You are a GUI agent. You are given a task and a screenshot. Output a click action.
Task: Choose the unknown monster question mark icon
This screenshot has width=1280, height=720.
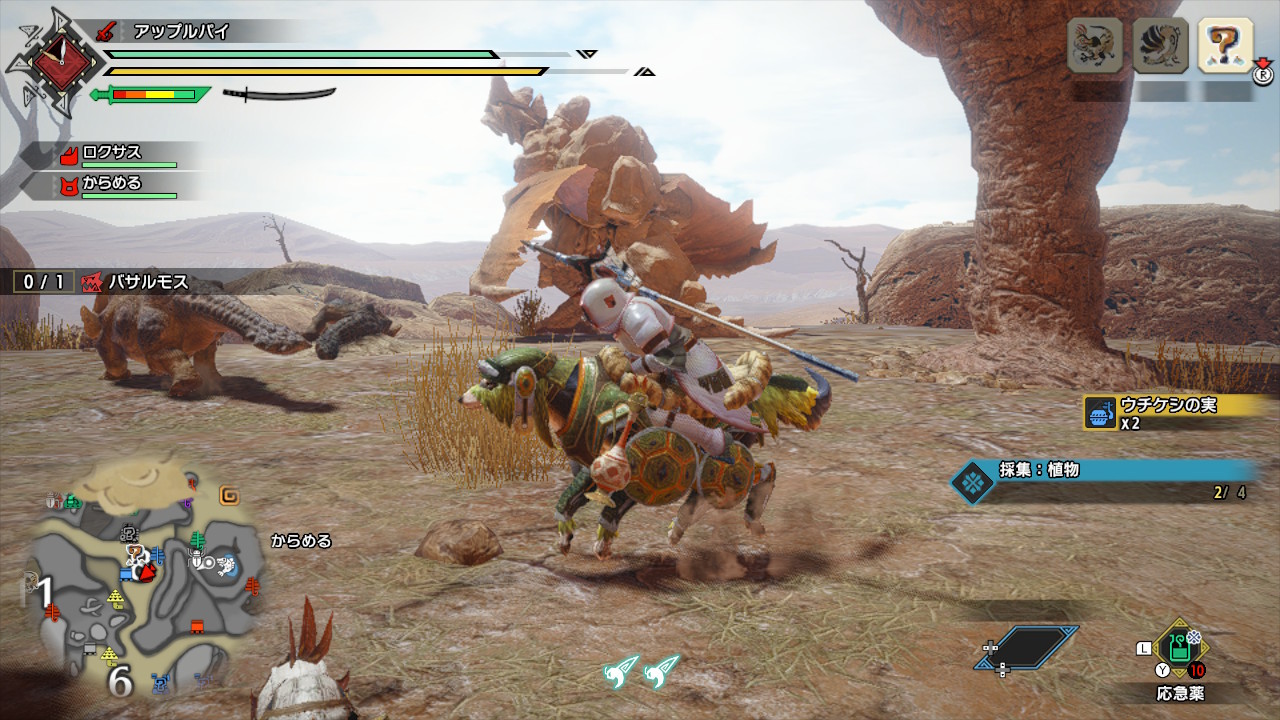[x=1225, y=45]
